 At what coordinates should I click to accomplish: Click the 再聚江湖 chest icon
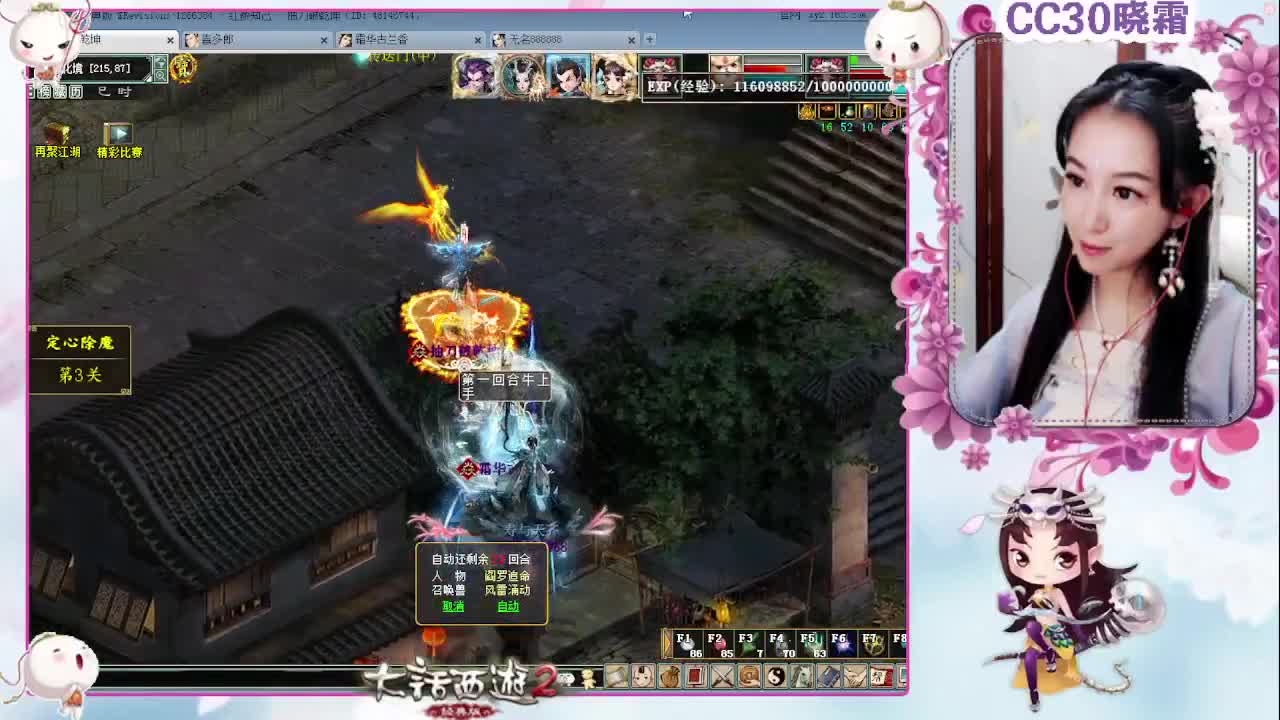57,135
